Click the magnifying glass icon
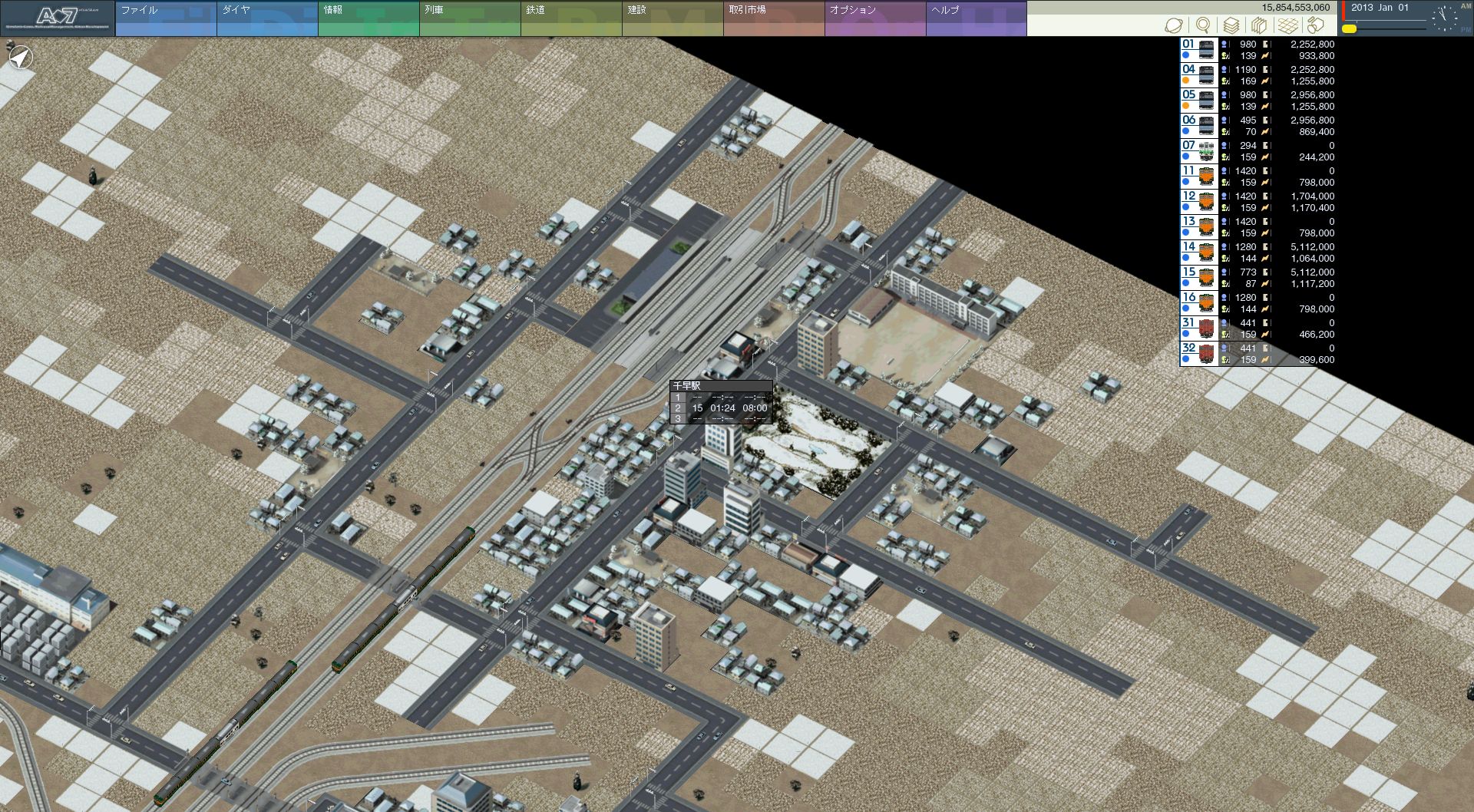1474x812 pixels. coord(1203,25)
